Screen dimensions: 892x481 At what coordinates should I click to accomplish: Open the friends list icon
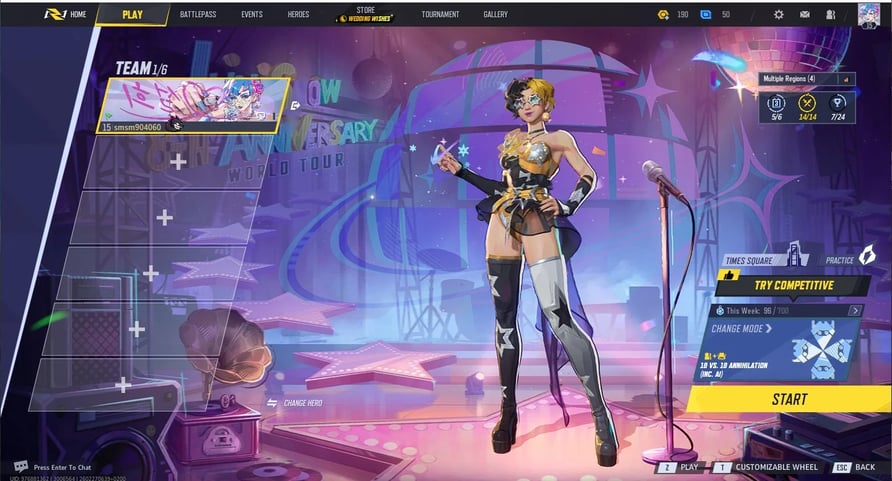[831, 15]
